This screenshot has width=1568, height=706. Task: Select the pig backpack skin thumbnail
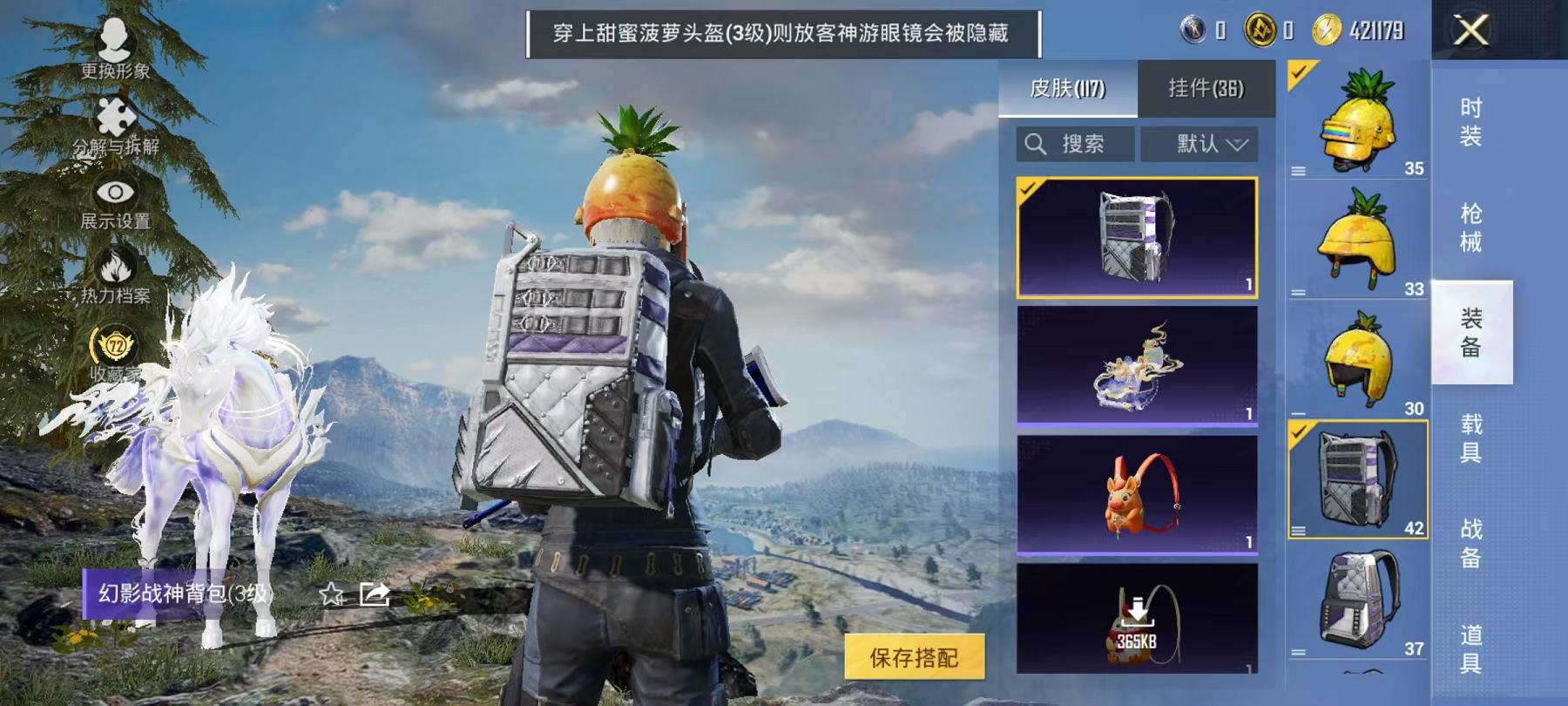[x=1134, y=503]
